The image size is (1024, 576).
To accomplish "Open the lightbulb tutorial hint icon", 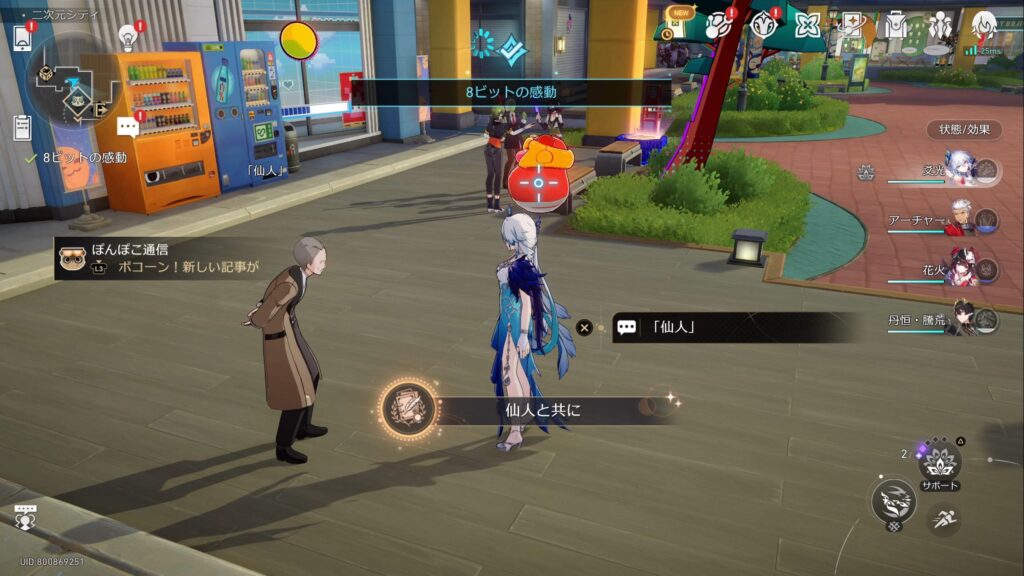I will tap(127, 37).
